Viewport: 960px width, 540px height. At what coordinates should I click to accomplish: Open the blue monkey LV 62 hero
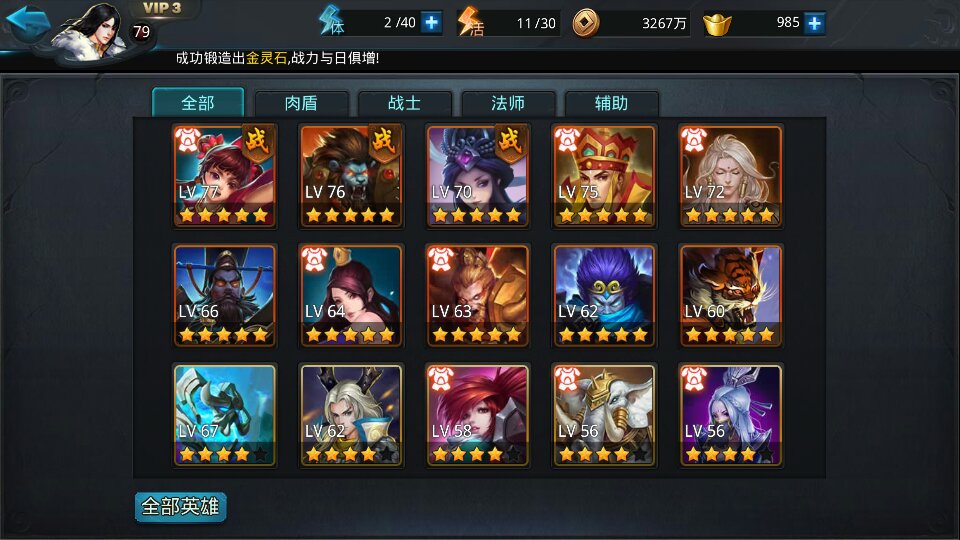[604, 296]
